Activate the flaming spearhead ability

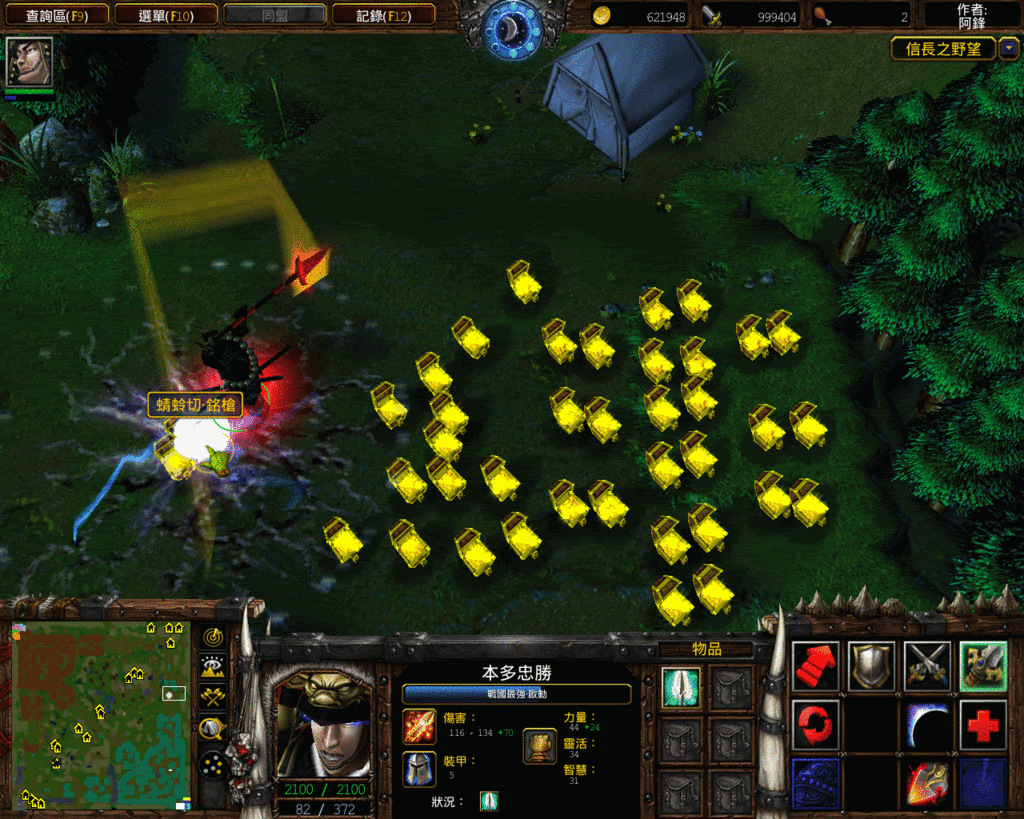[927, 783]
